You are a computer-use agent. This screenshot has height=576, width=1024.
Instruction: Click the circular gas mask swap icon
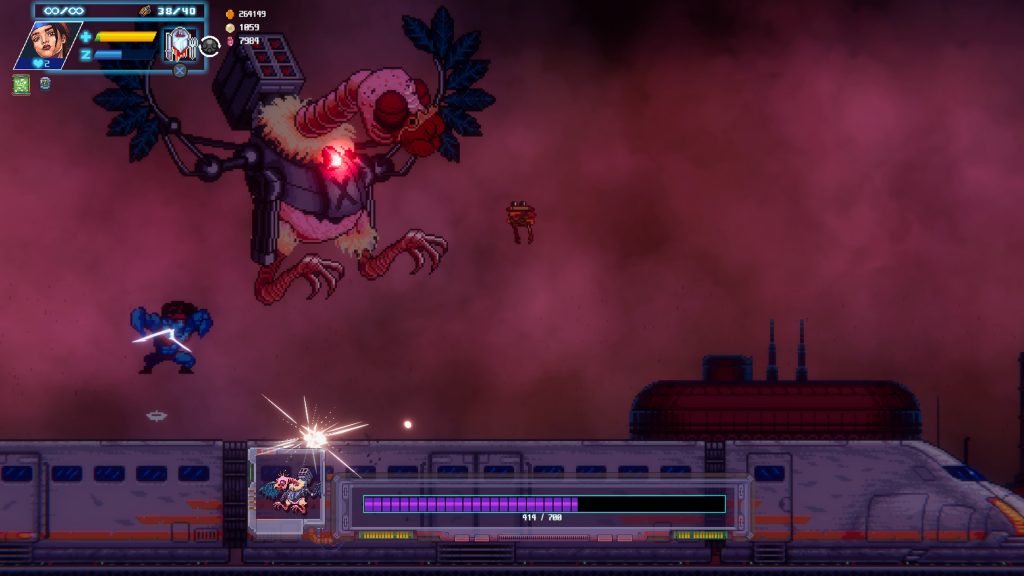[210, 45]
